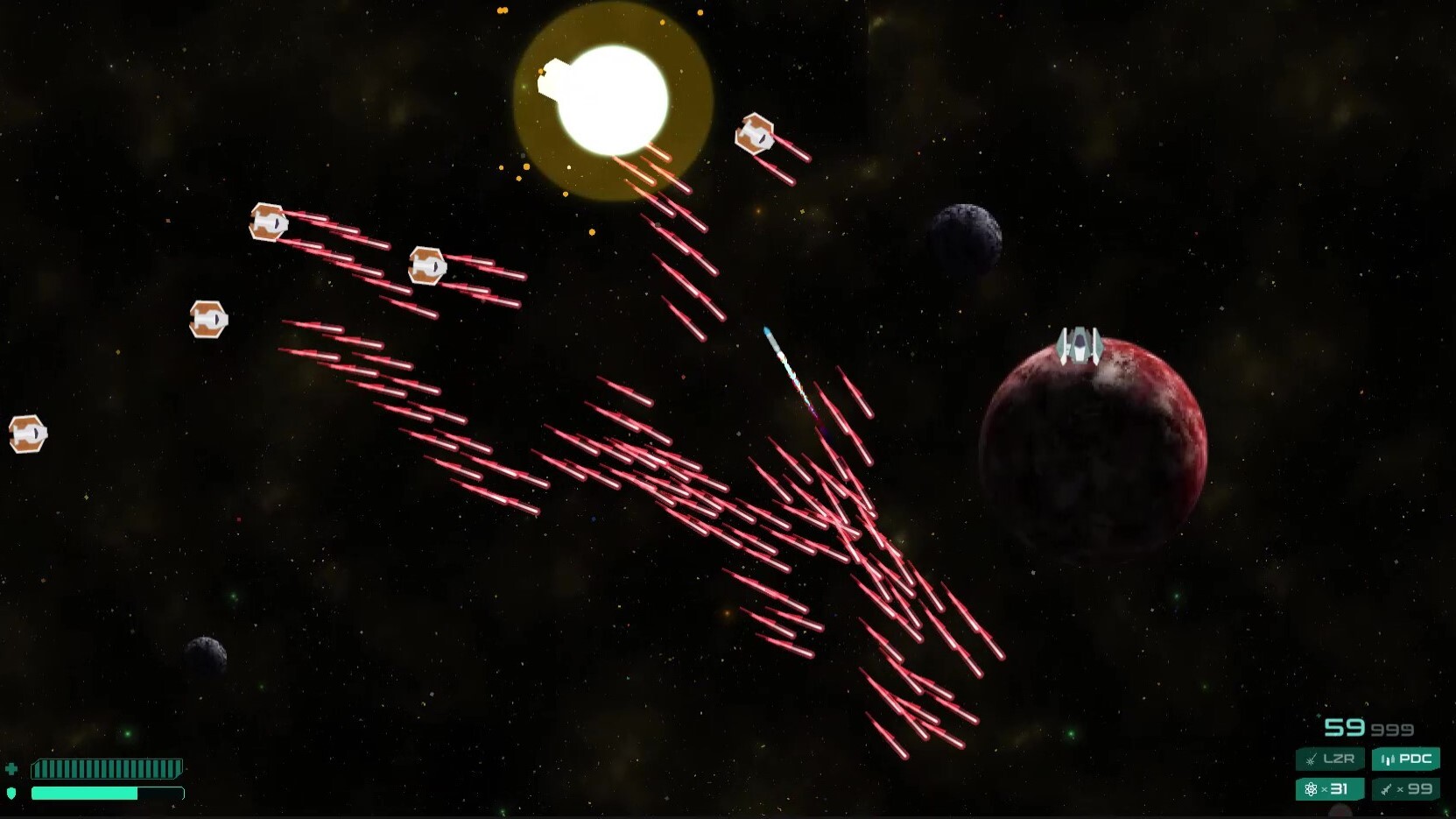Screen dimensions: 1456x819
Task: Click the lone enemy below the upper-left pair
Action: [207, 319]
